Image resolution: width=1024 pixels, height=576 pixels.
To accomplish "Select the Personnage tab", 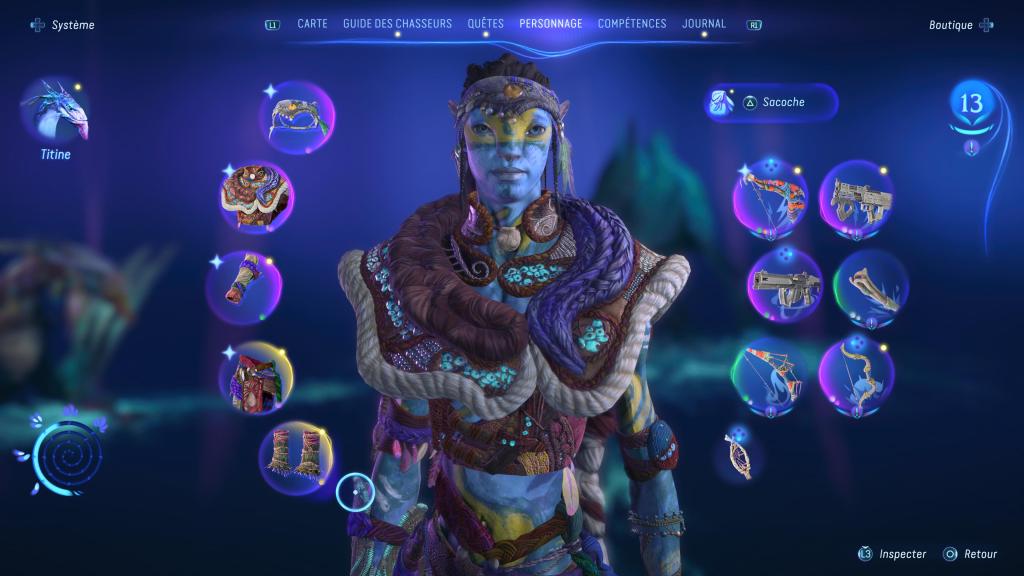I will point(550,24).
